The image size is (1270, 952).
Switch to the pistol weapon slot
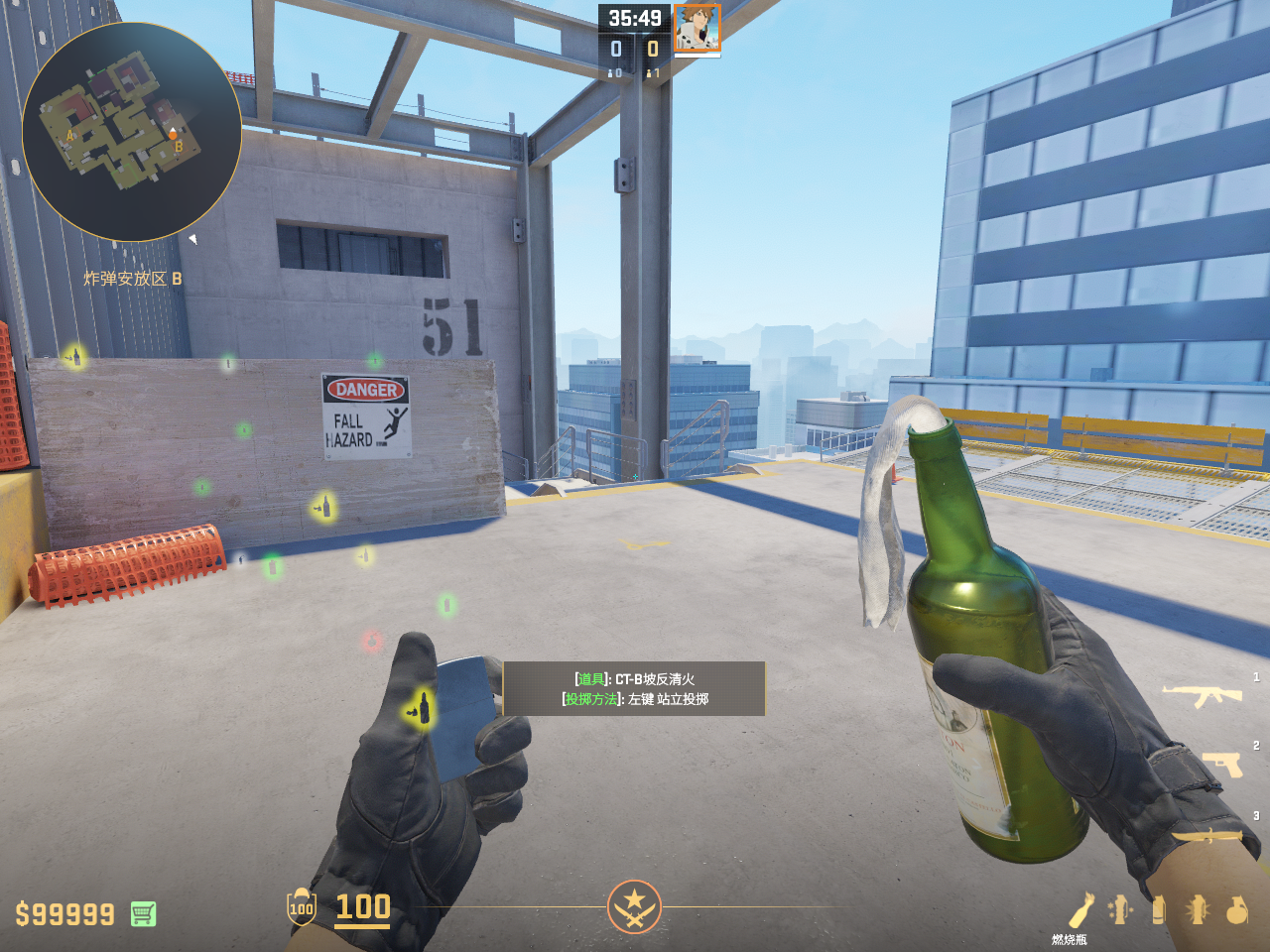1222,764
